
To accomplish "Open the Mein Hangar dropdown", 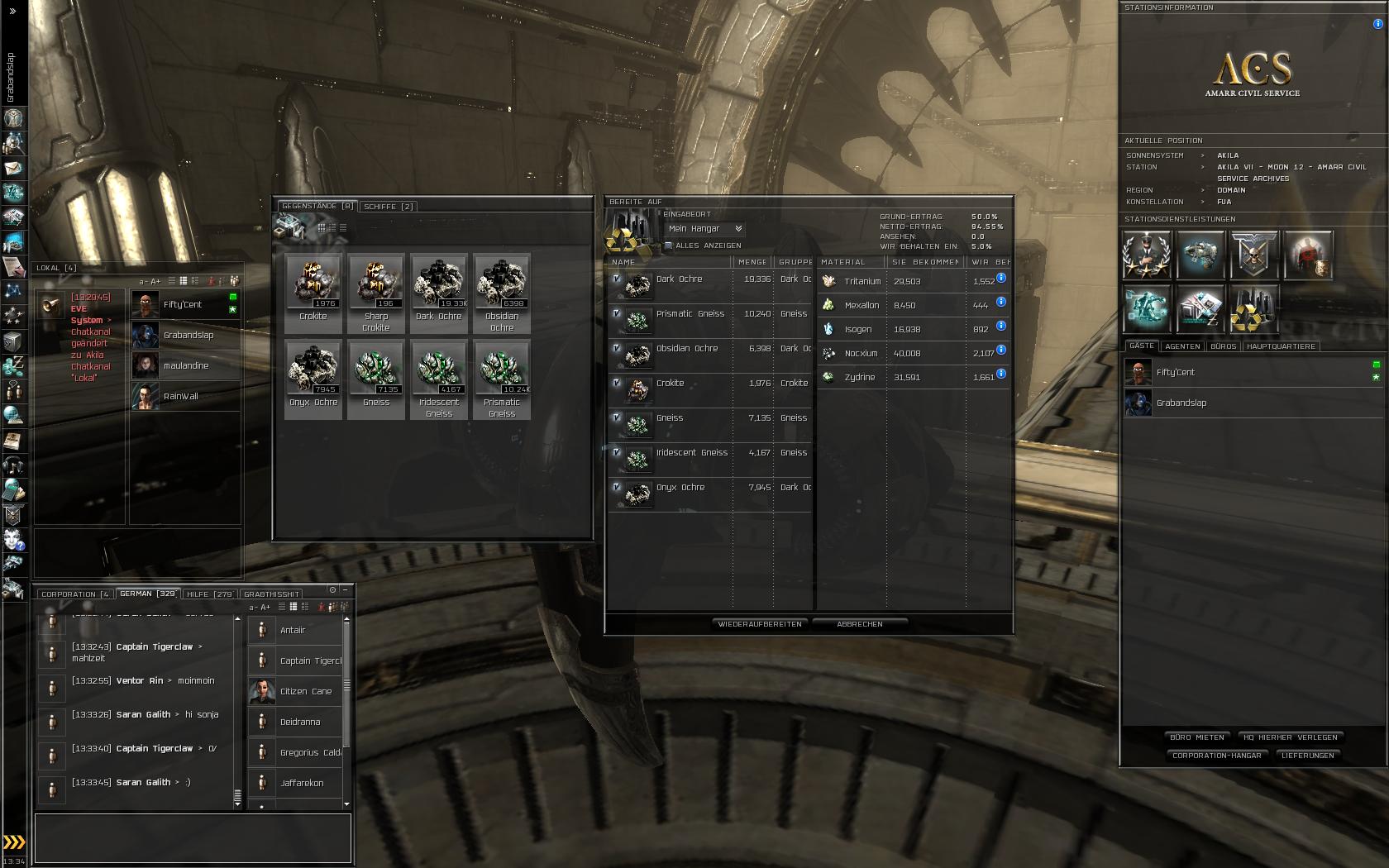I will click(705, 229).
